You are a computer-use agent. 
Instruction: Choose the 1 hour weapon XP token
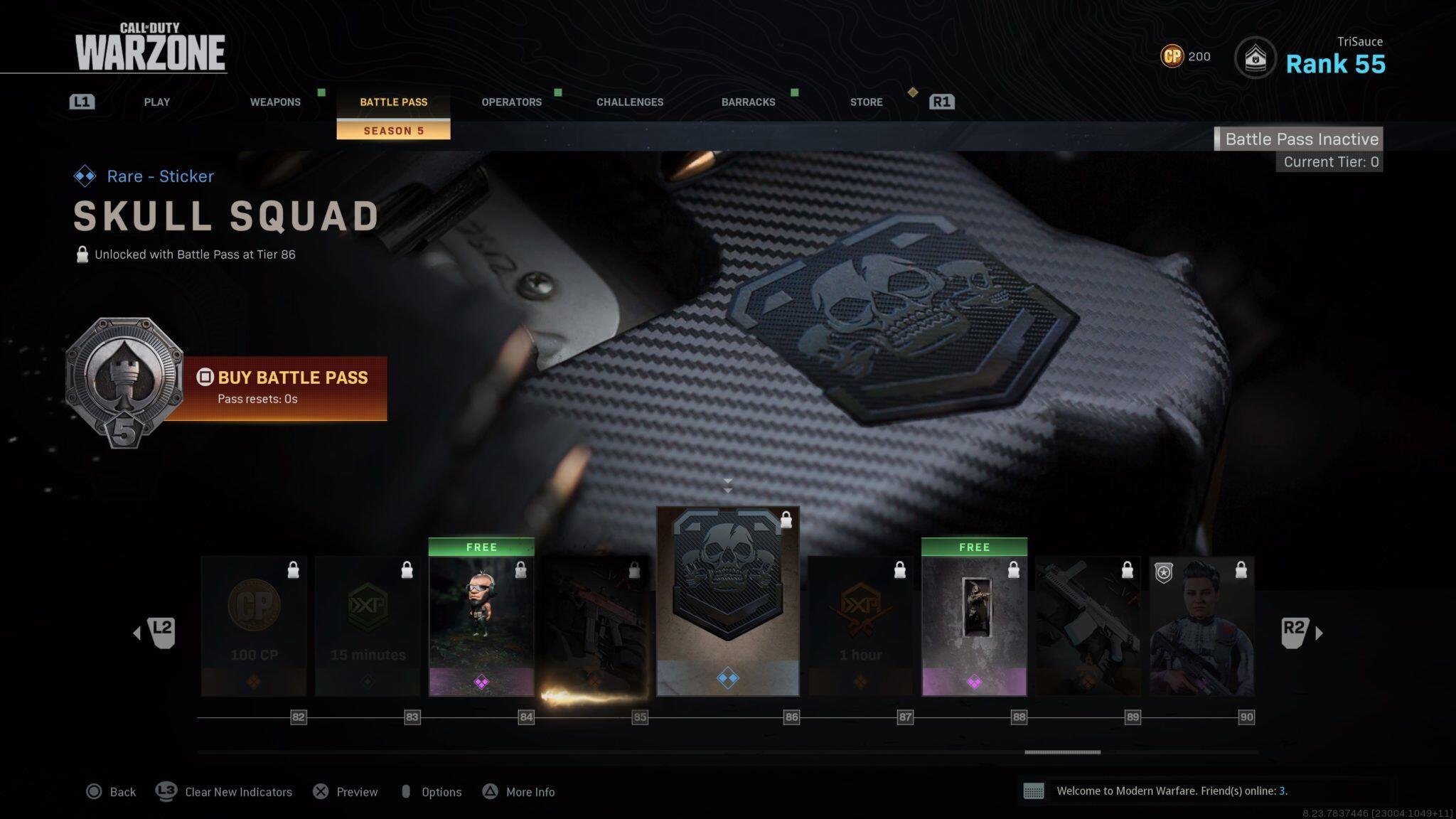tap(860, 626)
